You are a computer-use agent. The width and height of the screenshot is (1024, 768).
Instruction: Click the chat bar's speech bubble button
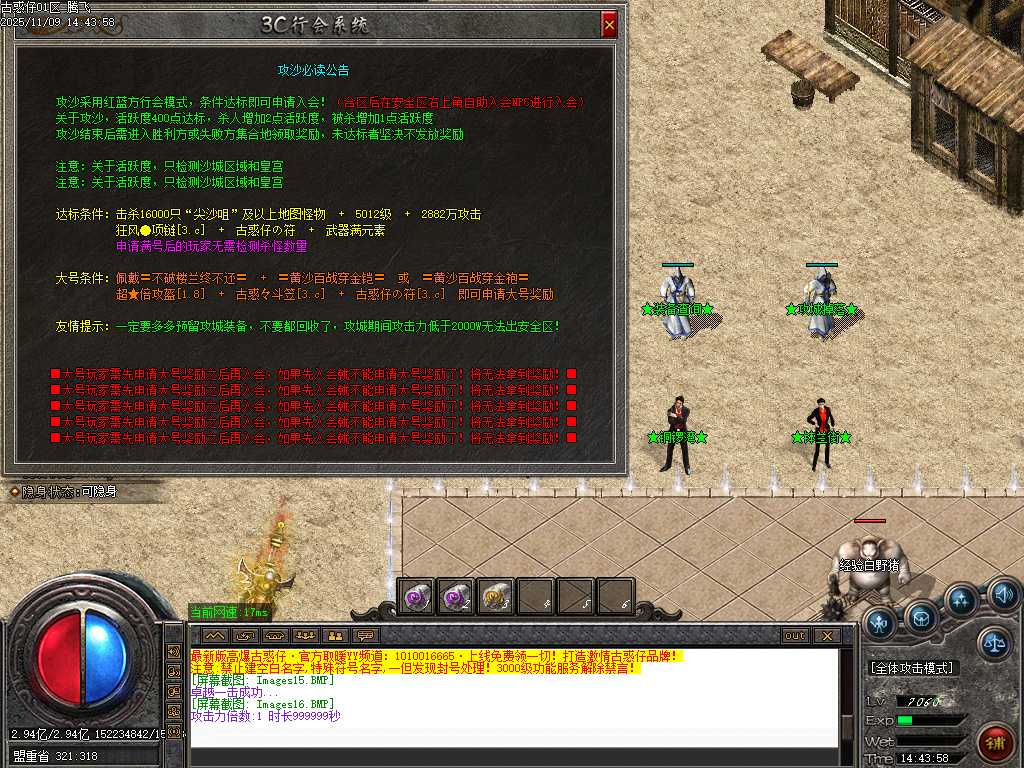click(365, 635)
